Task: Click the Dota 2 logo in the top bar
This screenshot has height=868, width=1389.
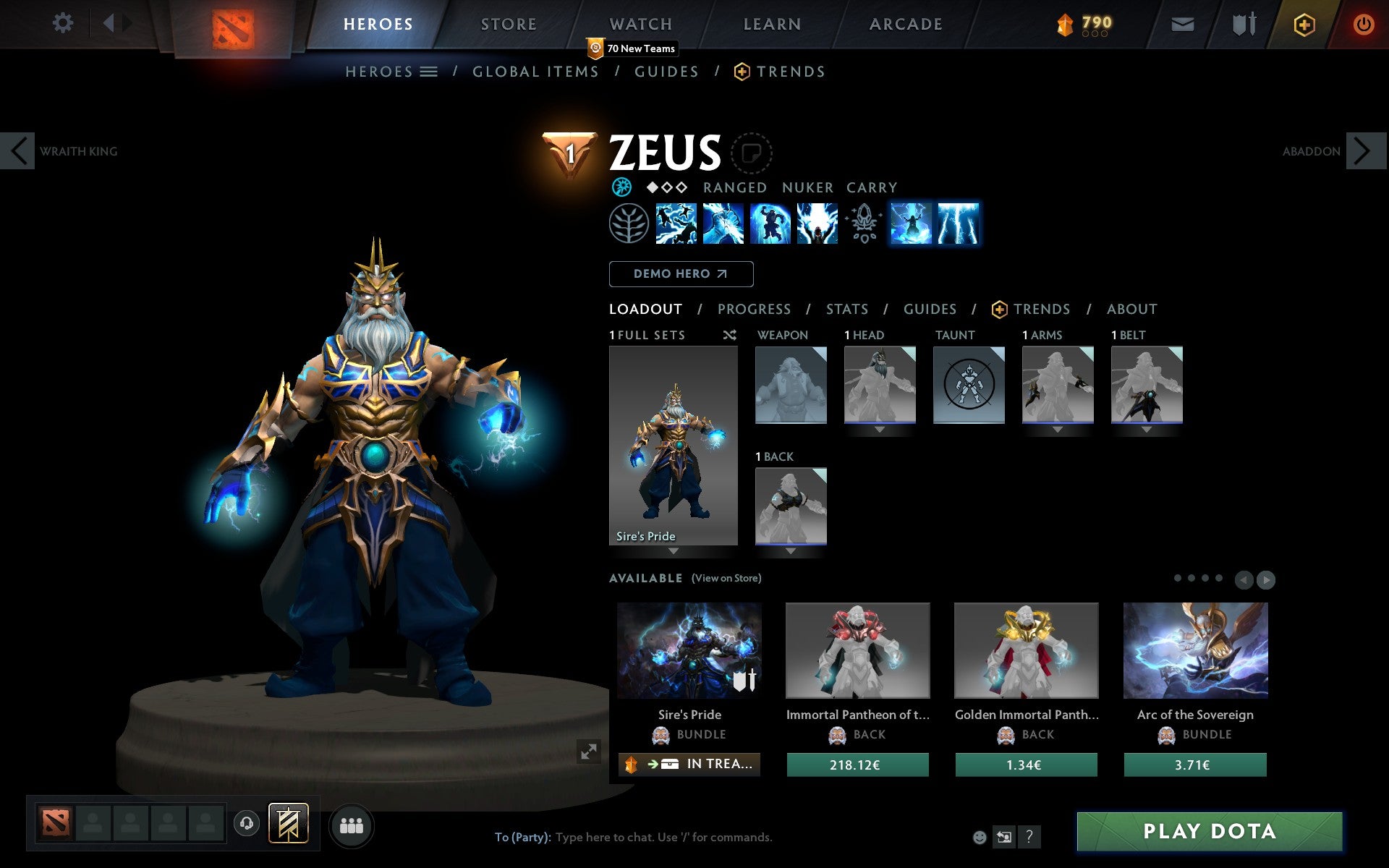Action: pos(230,24)
